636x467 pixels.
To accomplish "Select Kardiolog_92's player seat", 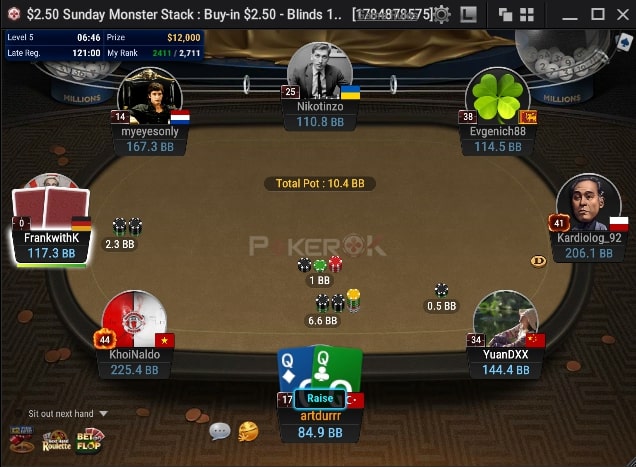I will tap(588, 205).
